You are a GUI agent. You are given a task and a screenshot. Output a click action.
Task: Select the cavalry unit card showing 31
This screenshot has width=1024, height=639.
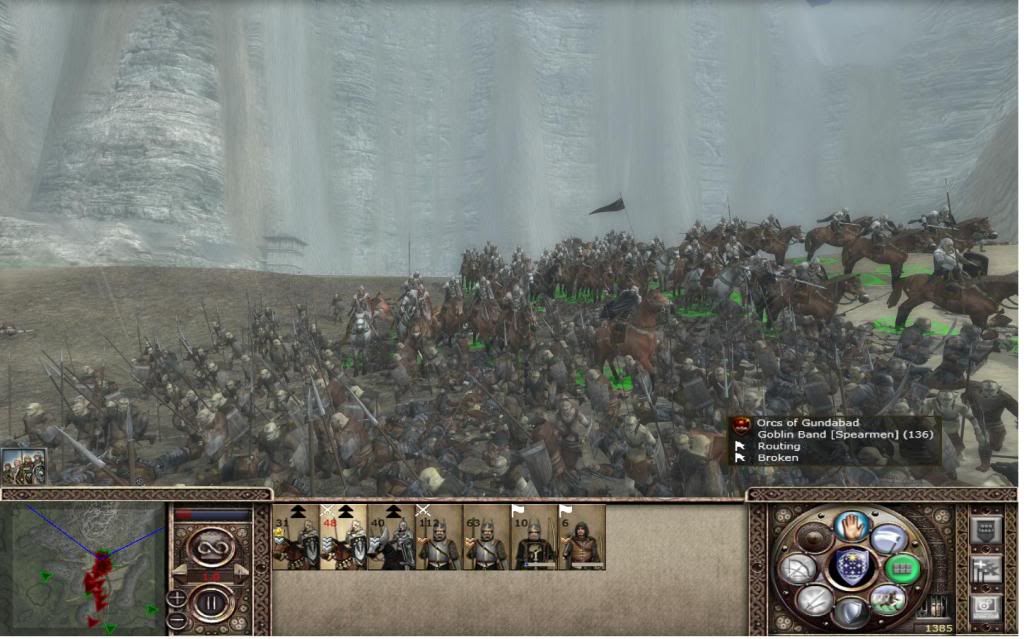point(295,538)
